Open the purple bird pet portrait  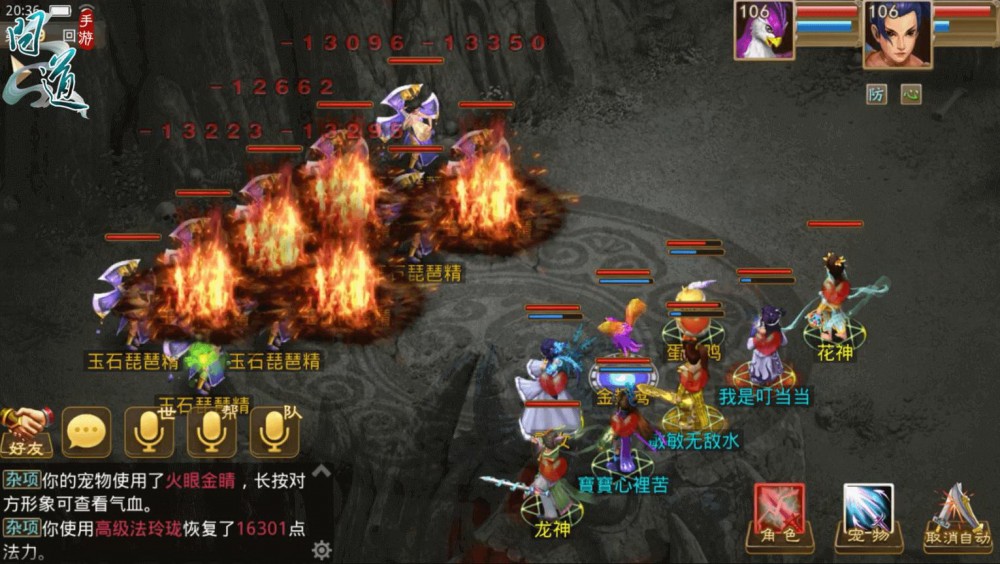coord(765,33)
